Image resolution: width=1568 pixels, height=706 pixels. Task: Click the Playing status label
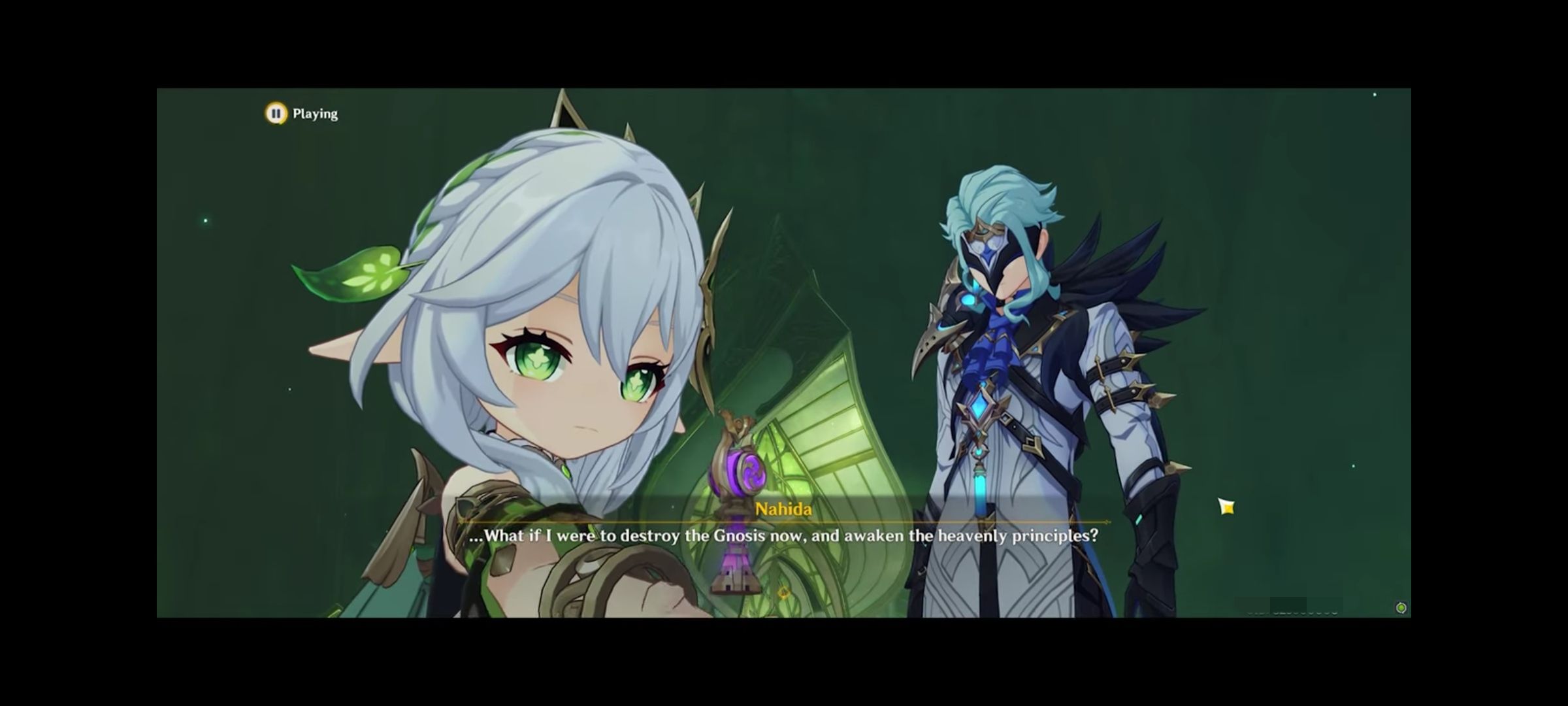click(x=315, y=112)
